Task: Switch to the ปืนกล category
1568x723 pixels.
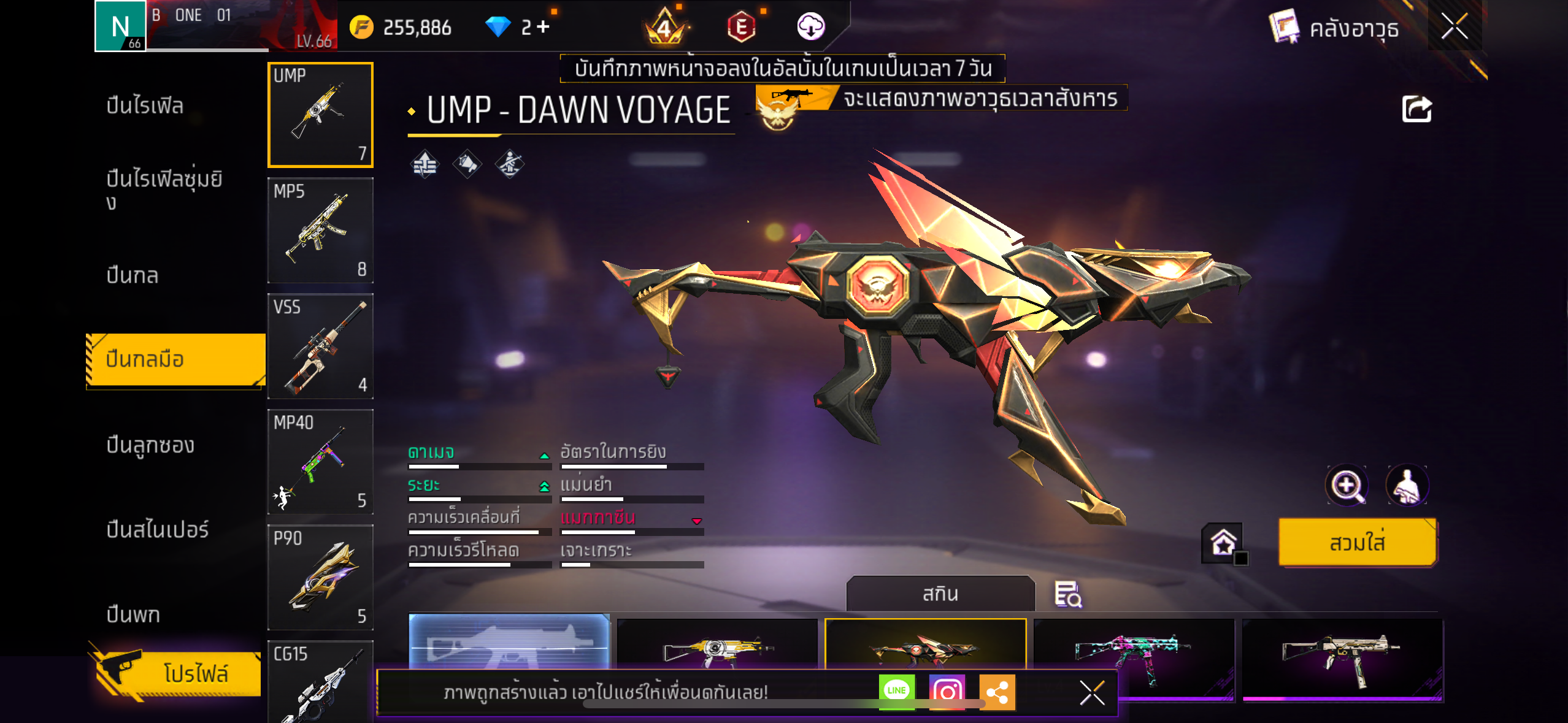Action: click(133, 275)
